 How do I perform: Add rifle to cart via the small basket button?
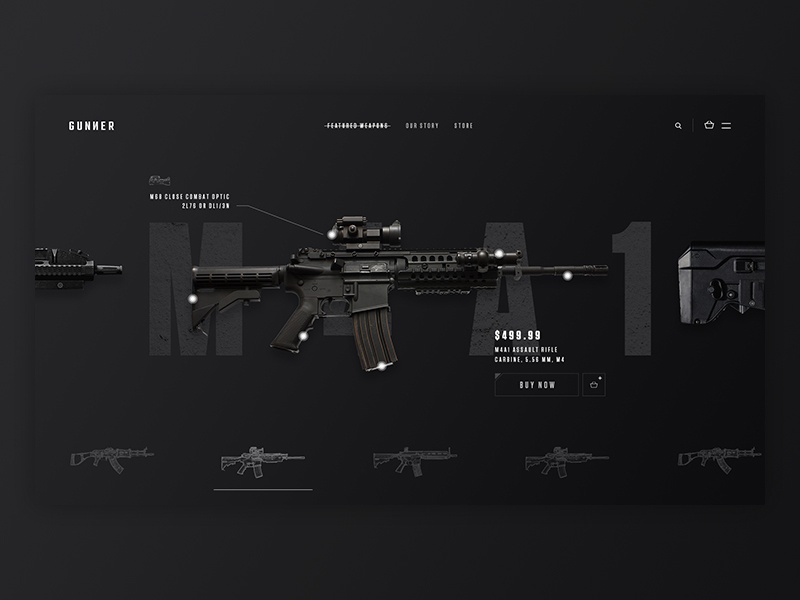tap(594, 385)
